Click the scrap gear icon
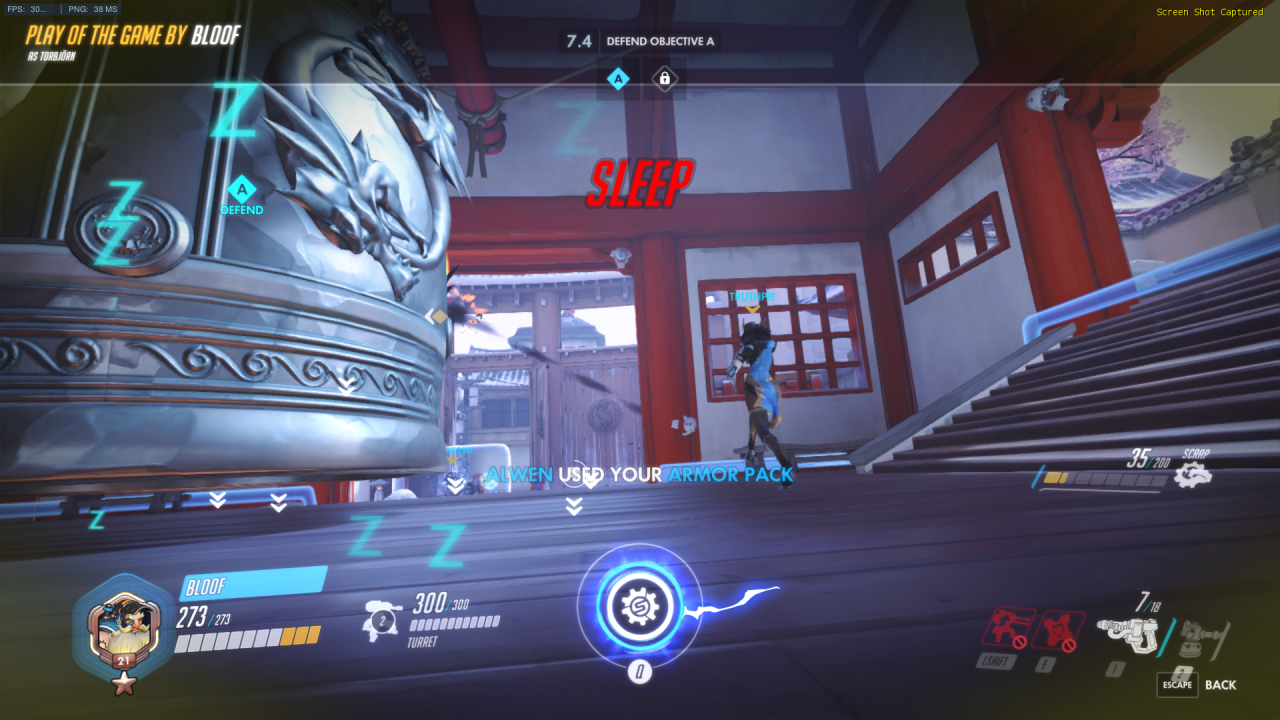This screenshot has height=720, width=1280. 1192,475
